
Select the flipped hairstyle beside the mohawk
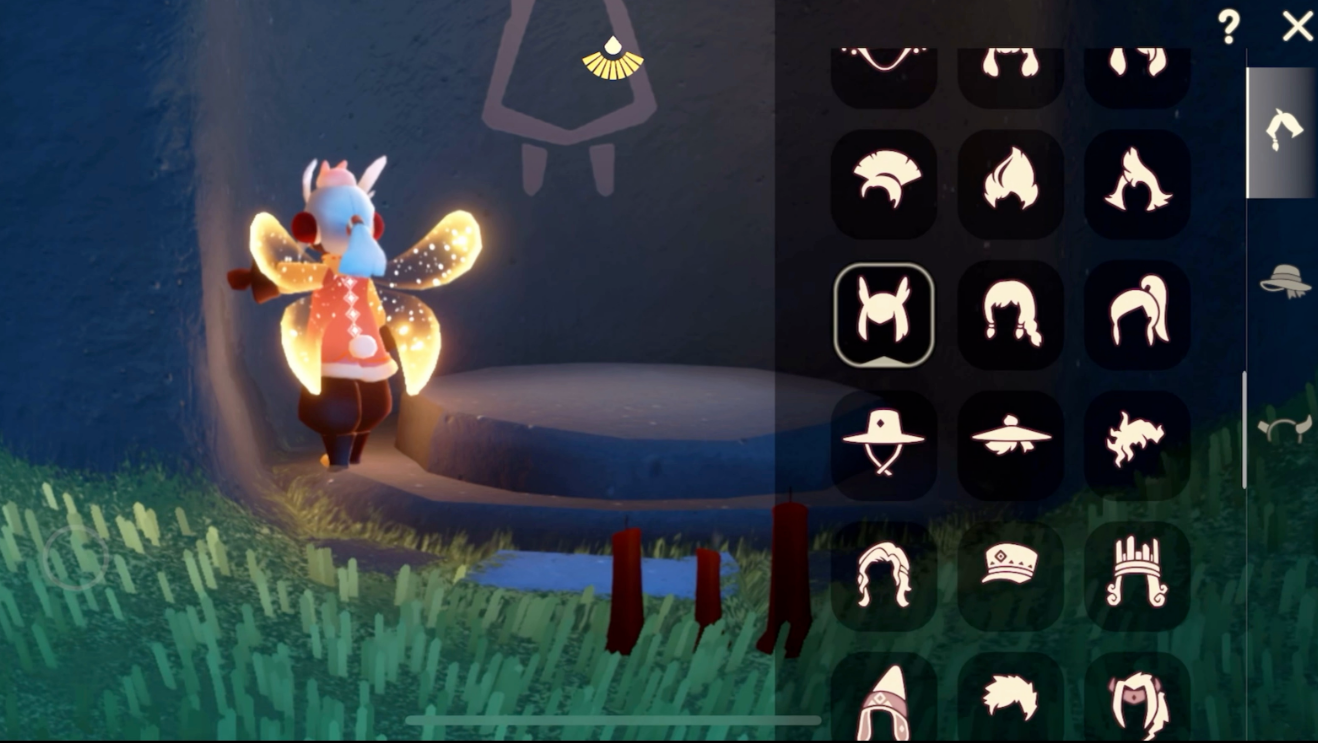[1137, 182]
